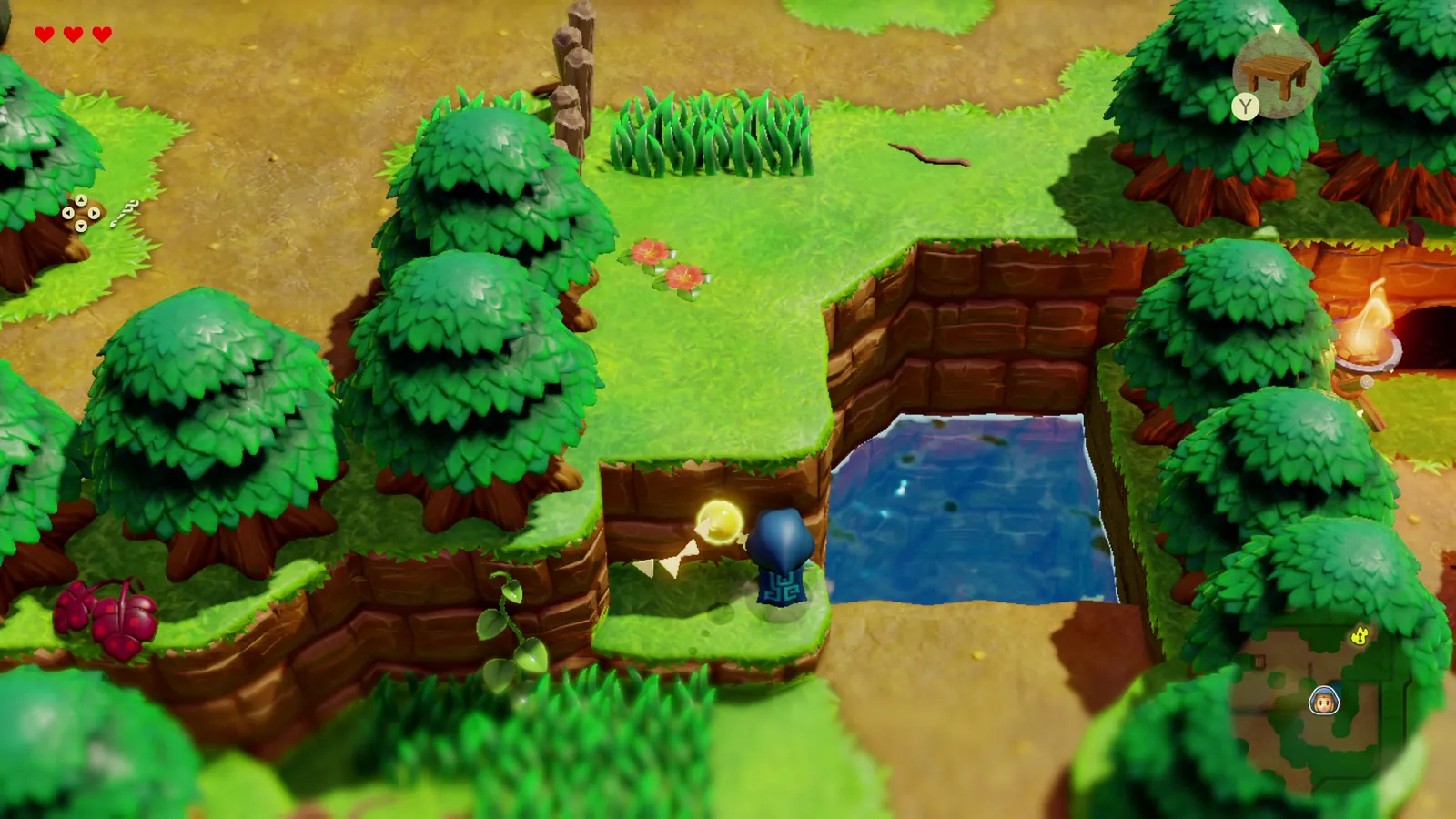
Task: Click the green triangle above the item slot
Action: [1277, 28]
